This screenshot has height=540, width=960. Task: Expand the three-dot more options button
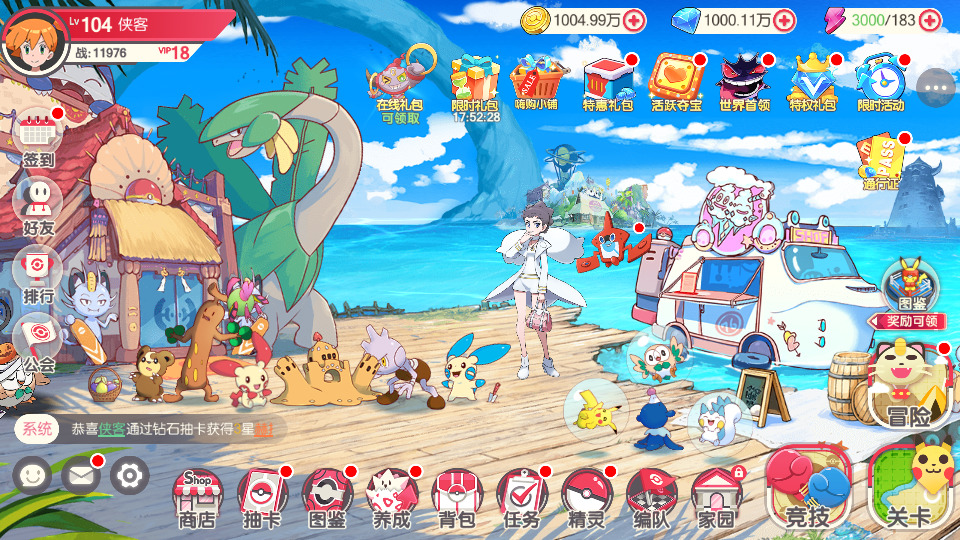936,88
